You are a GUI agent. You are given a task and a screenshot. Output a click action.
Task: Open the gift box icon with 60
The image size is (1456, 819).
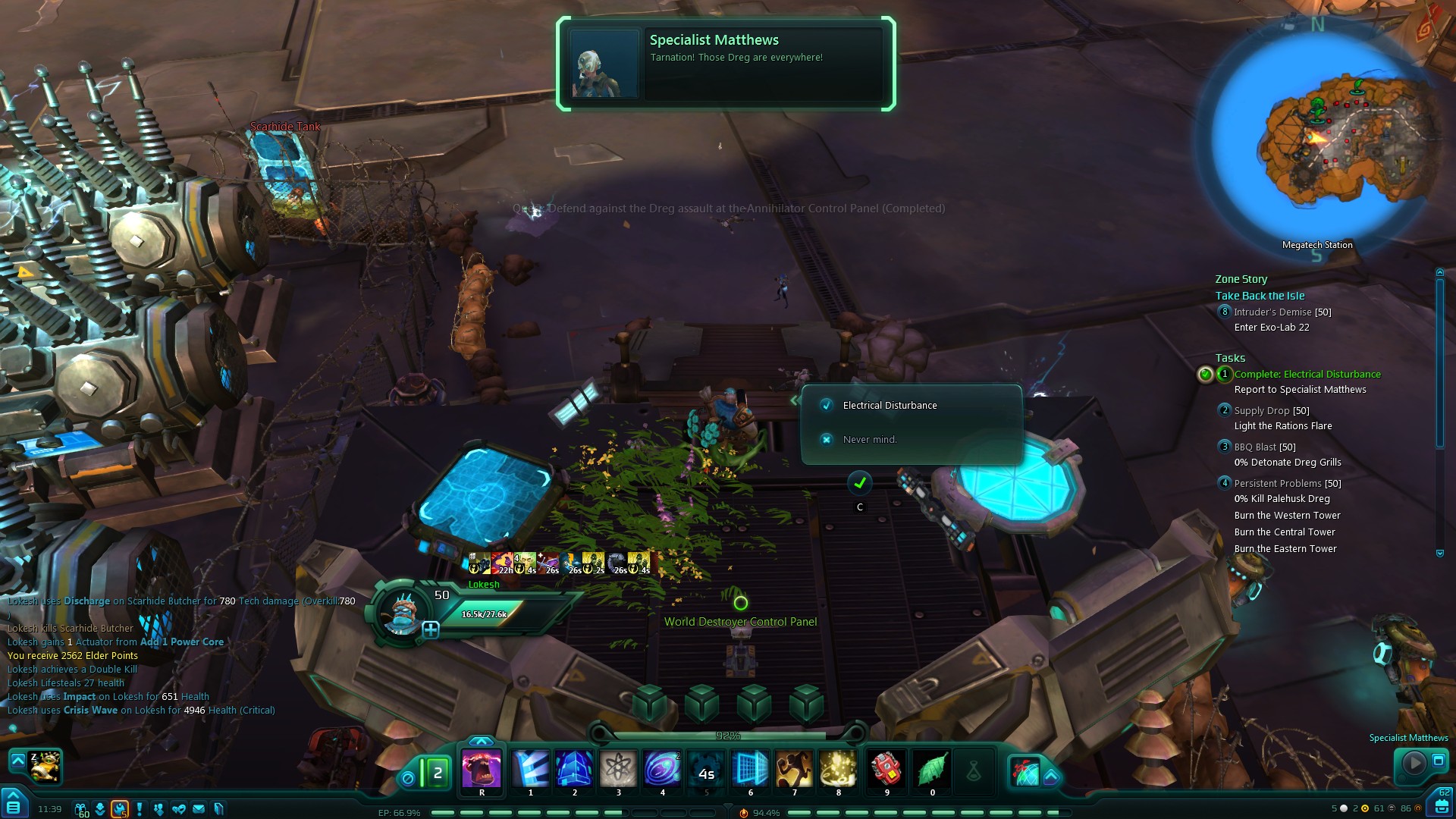[80, 809]
